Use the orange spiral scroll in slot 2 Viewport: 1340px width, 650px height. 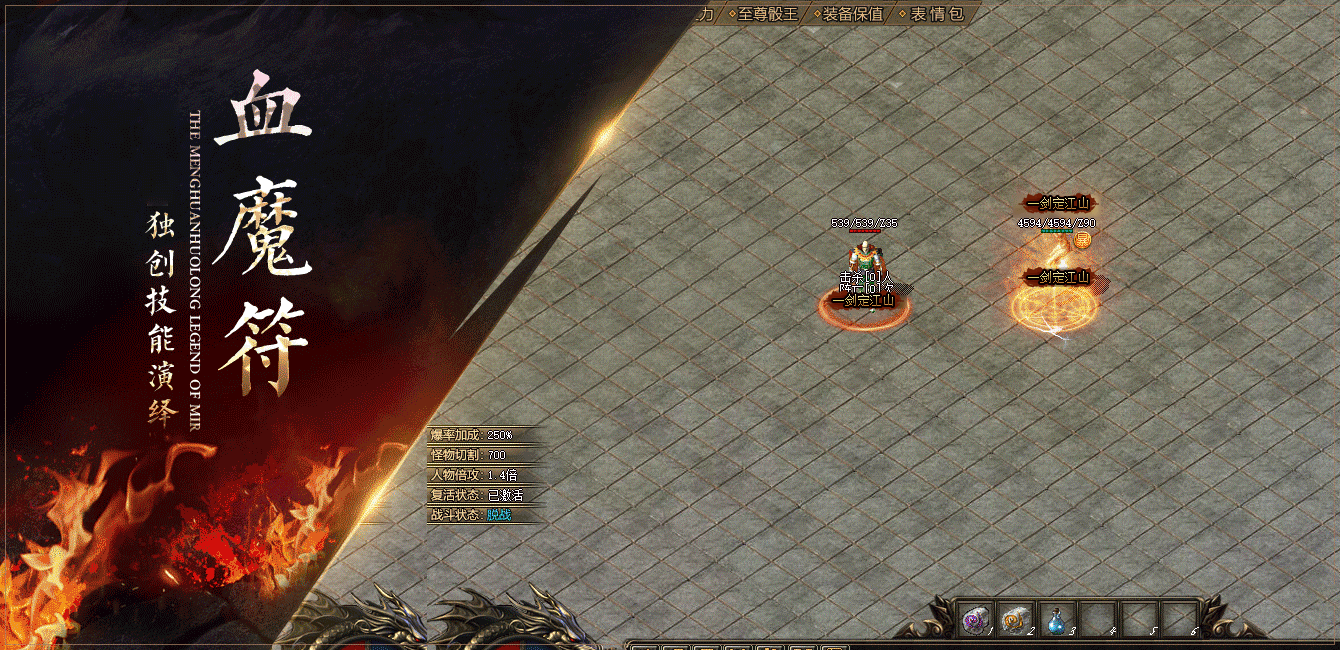point(1014,620)
